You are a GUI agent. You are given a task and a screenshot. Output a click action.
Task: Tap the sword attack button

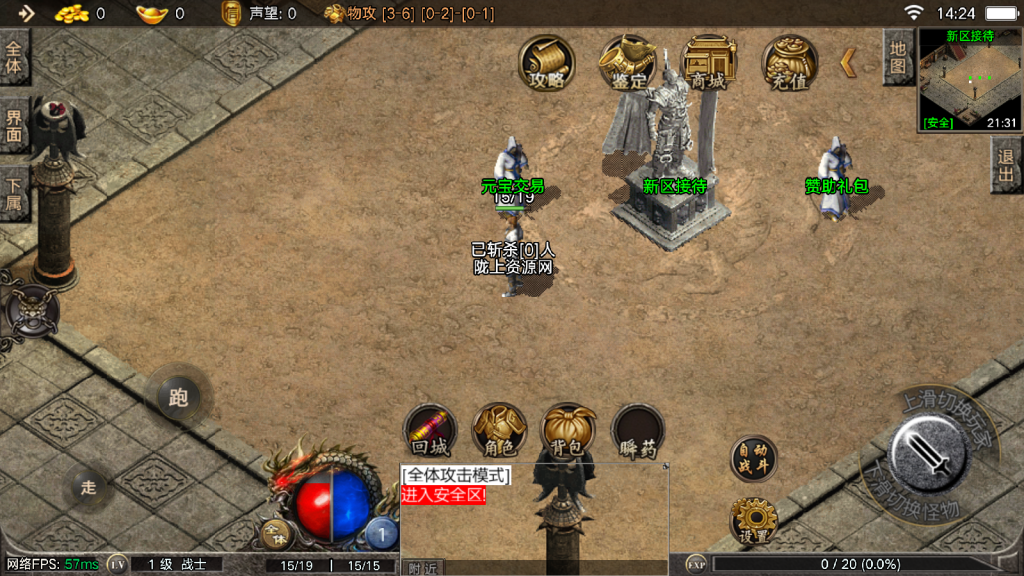point(926,450)
